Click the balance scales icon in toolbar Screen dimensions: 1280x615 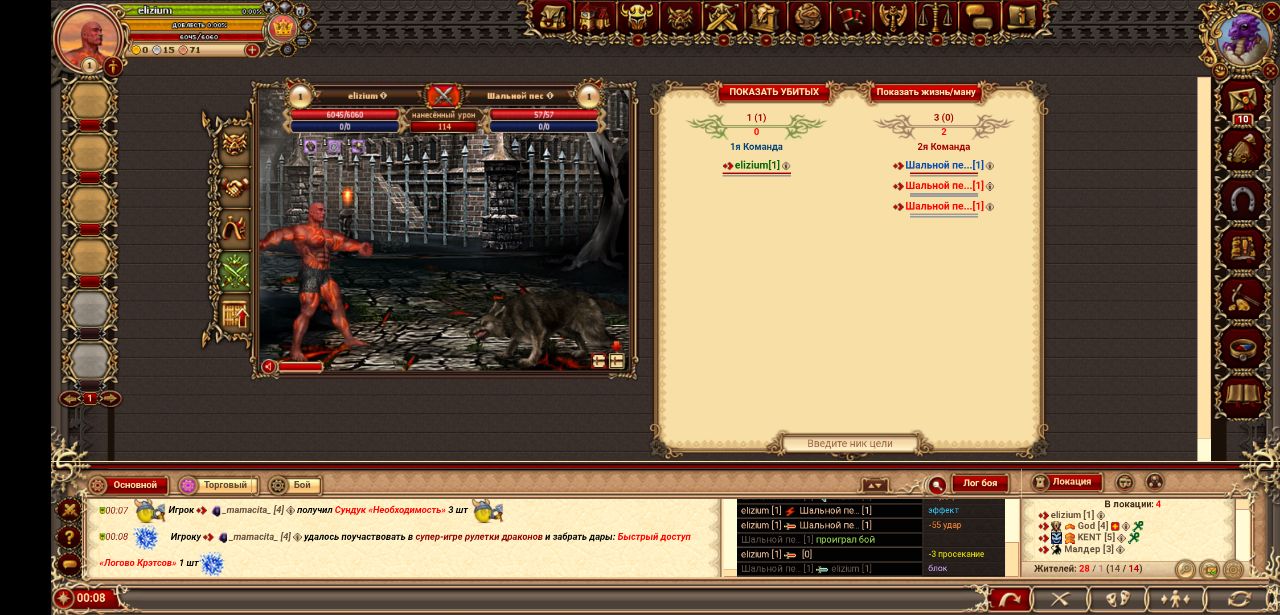coord(935,17)
